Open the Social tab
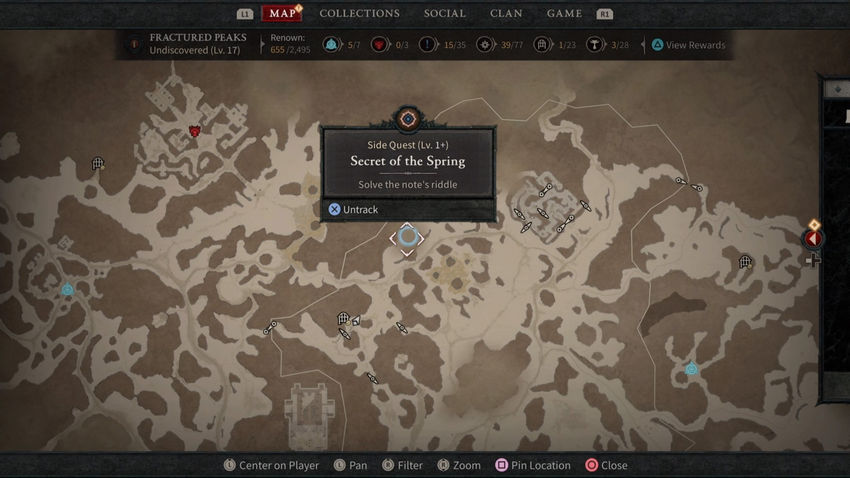Viewport: 850px width, 478px height. coord(444,14)
